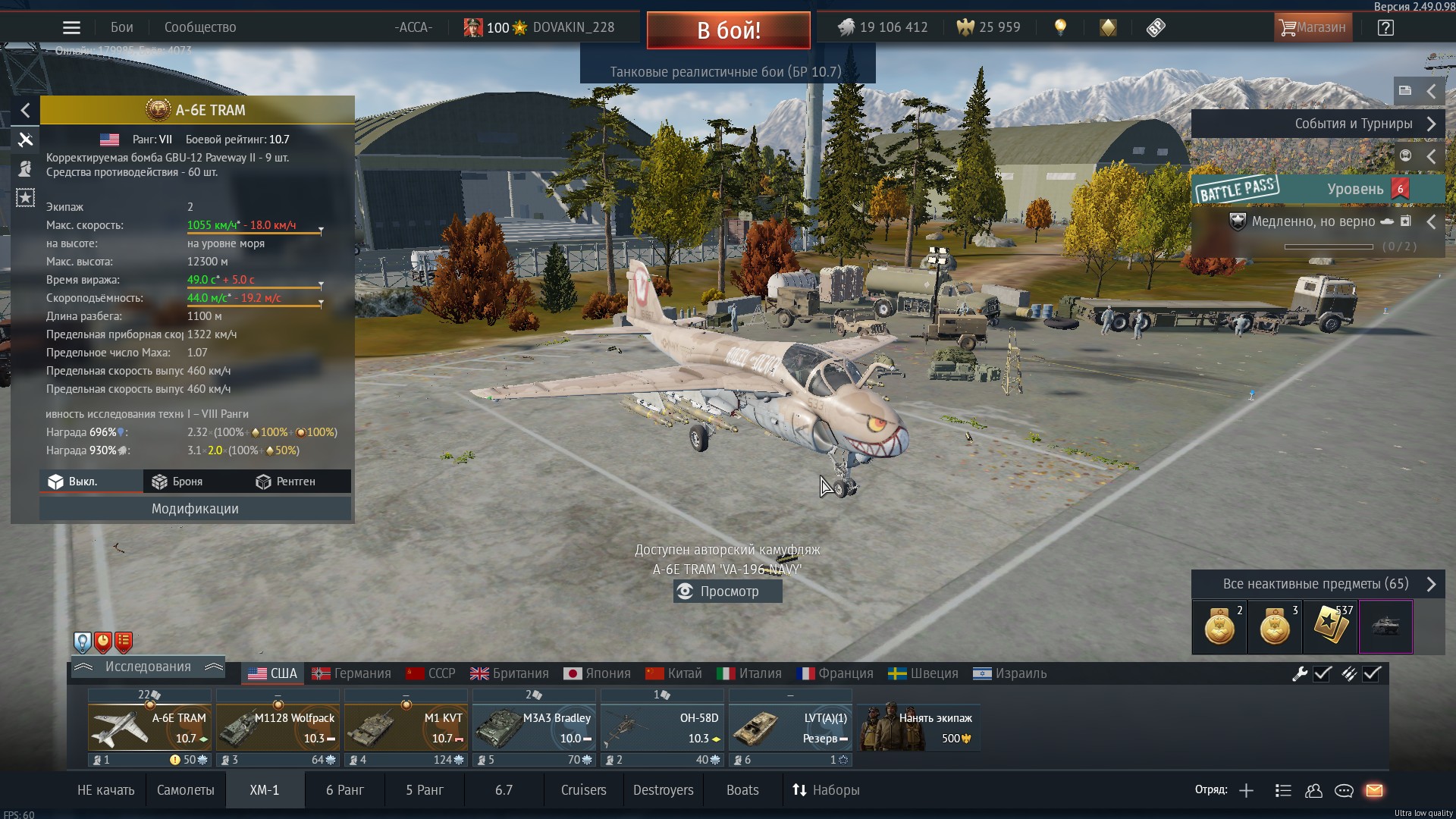Screen dimensions: 1456x819
Task: Switch to the СССР nation tab
Action: click(431, 673)
